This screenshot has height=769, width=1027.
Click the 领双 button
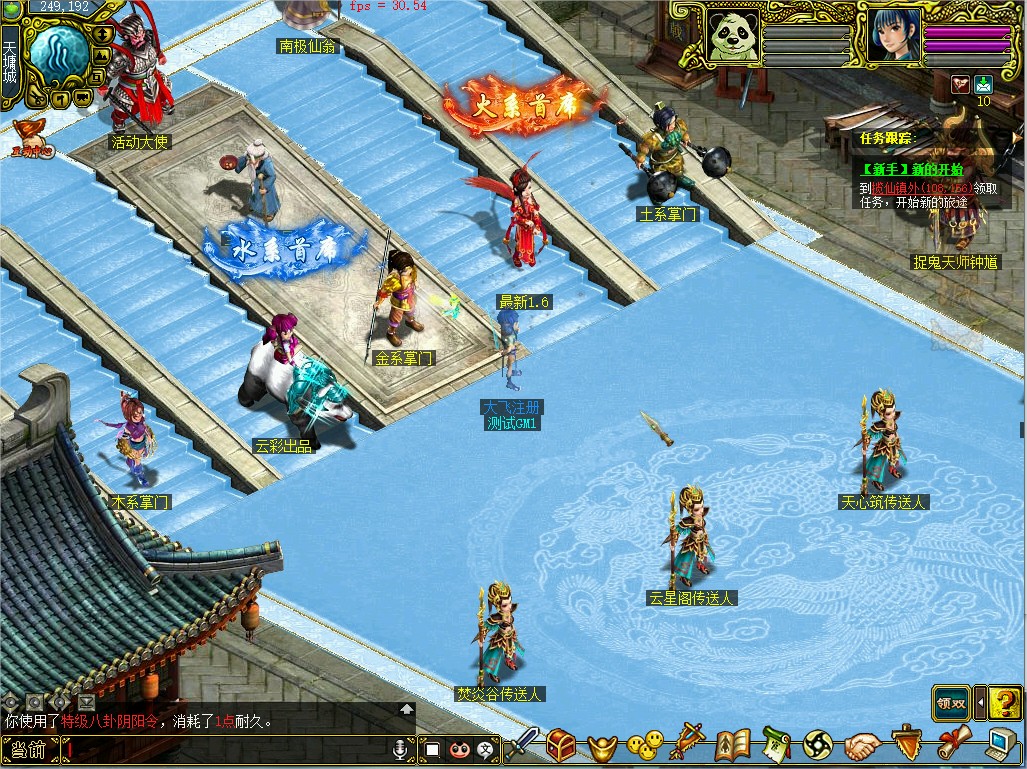click(x=951, y=702)
